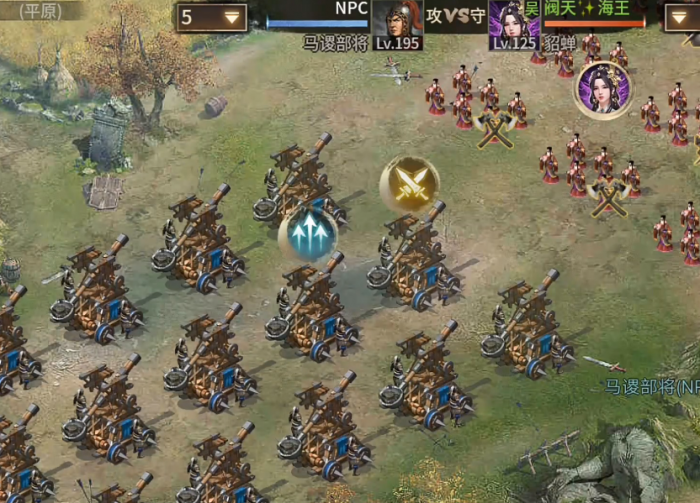Activate the golden crossed swords skill icon
This screenshot has height=503, width=700.
[409, 183]
